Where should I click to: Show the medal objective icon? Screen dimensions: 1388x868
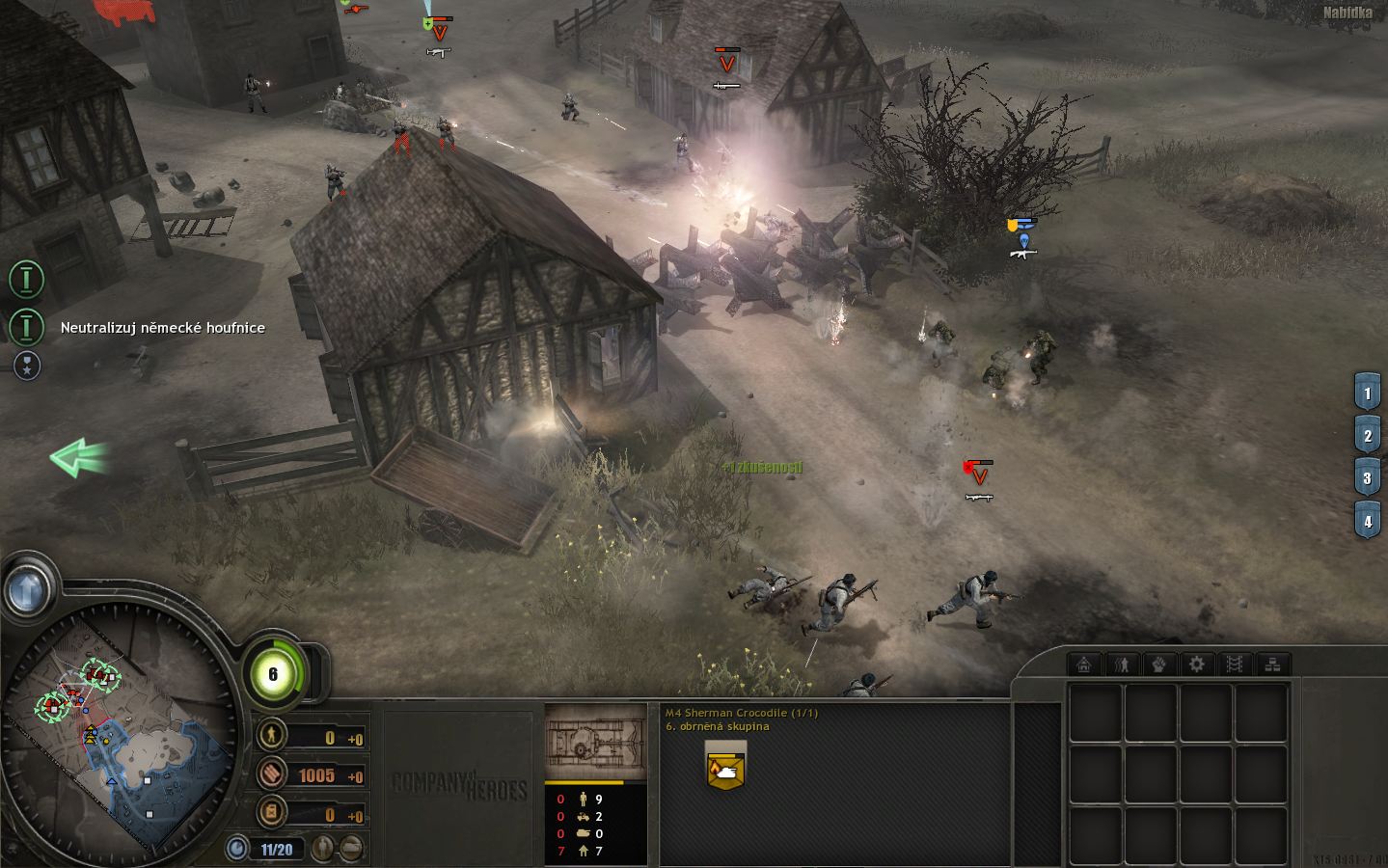coord(27,365)
